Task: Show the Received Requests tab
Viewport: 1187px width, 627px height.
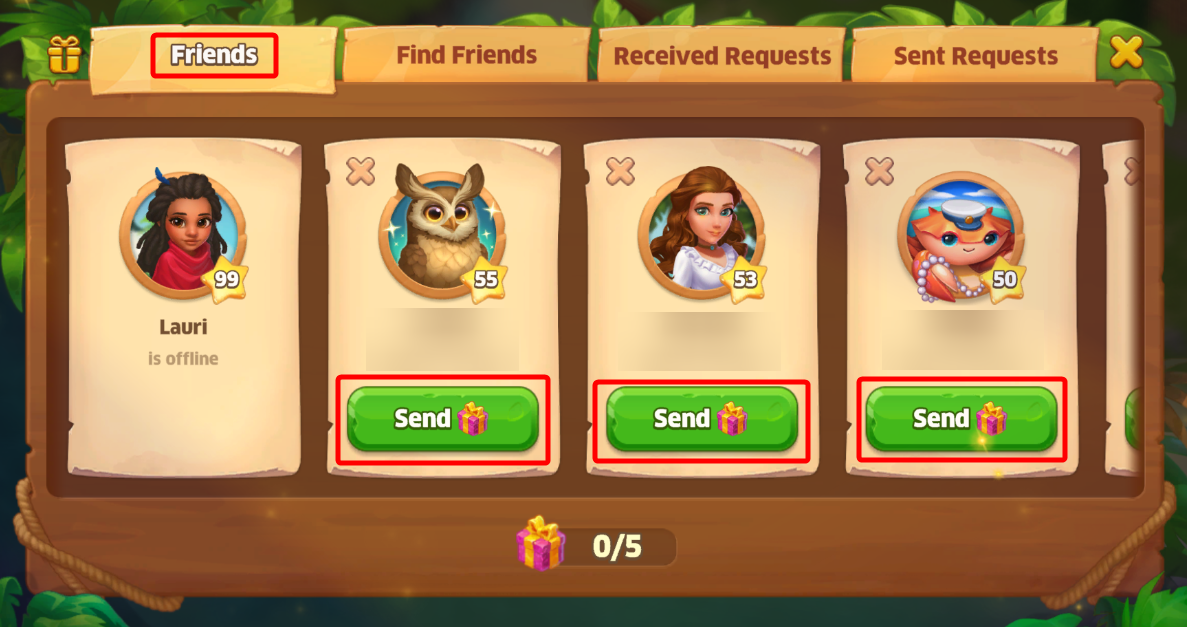Action: point(722,56)
